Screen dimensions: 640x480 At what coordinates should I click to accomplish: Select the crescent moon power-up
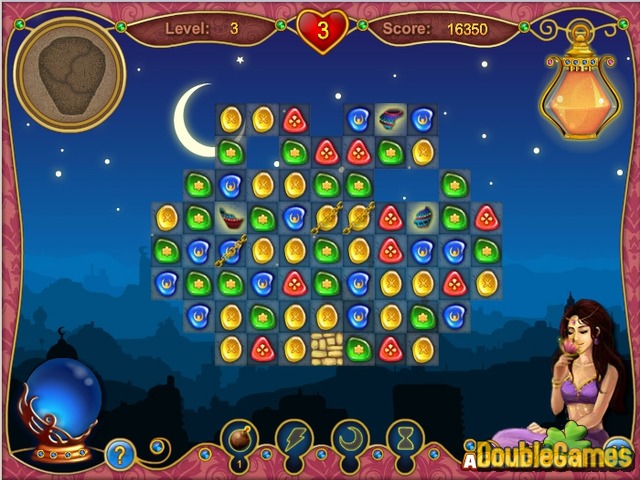(x=351, y=438)
